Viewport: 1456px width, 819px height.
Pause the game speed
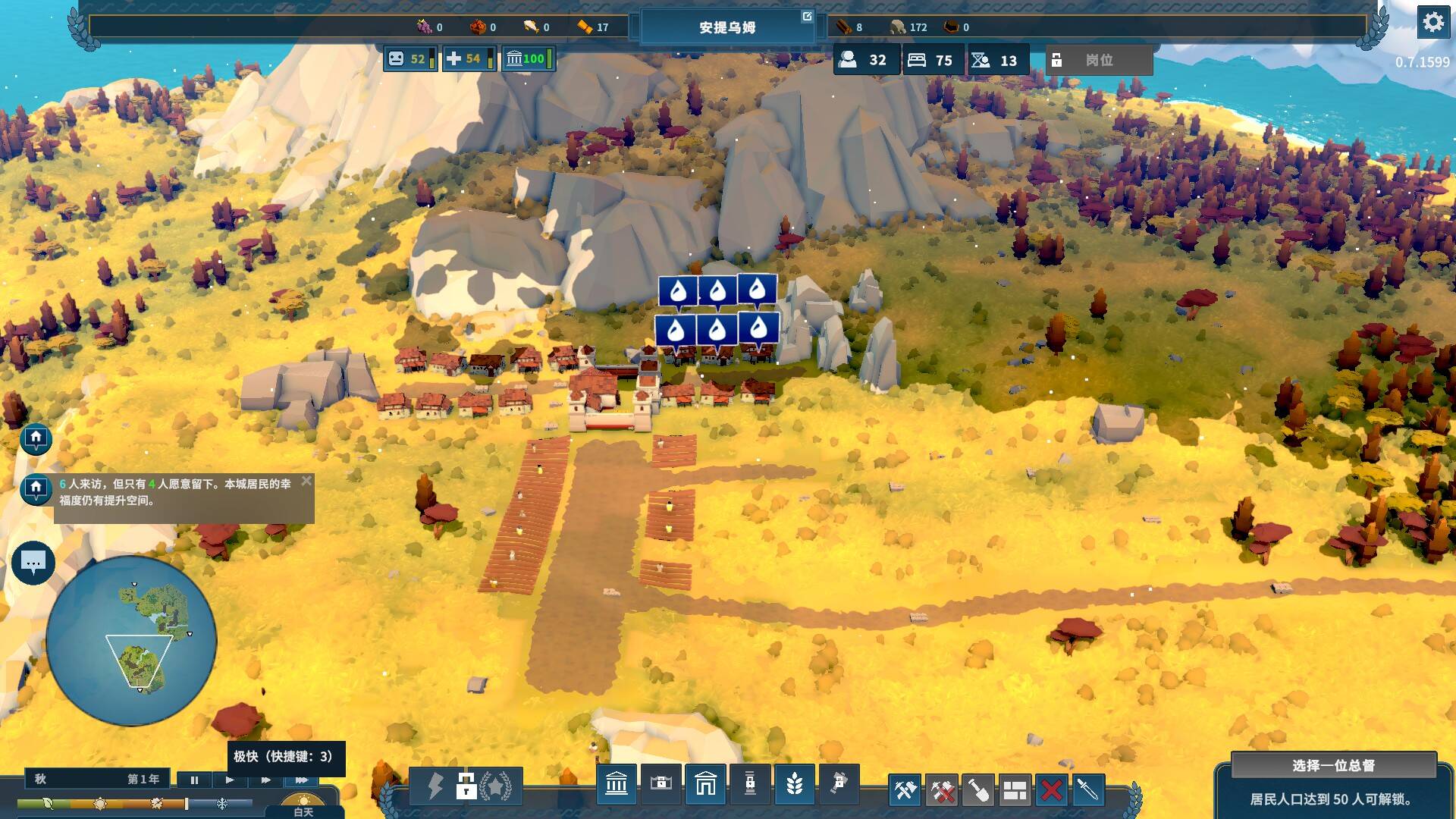[x=194, y=780]
